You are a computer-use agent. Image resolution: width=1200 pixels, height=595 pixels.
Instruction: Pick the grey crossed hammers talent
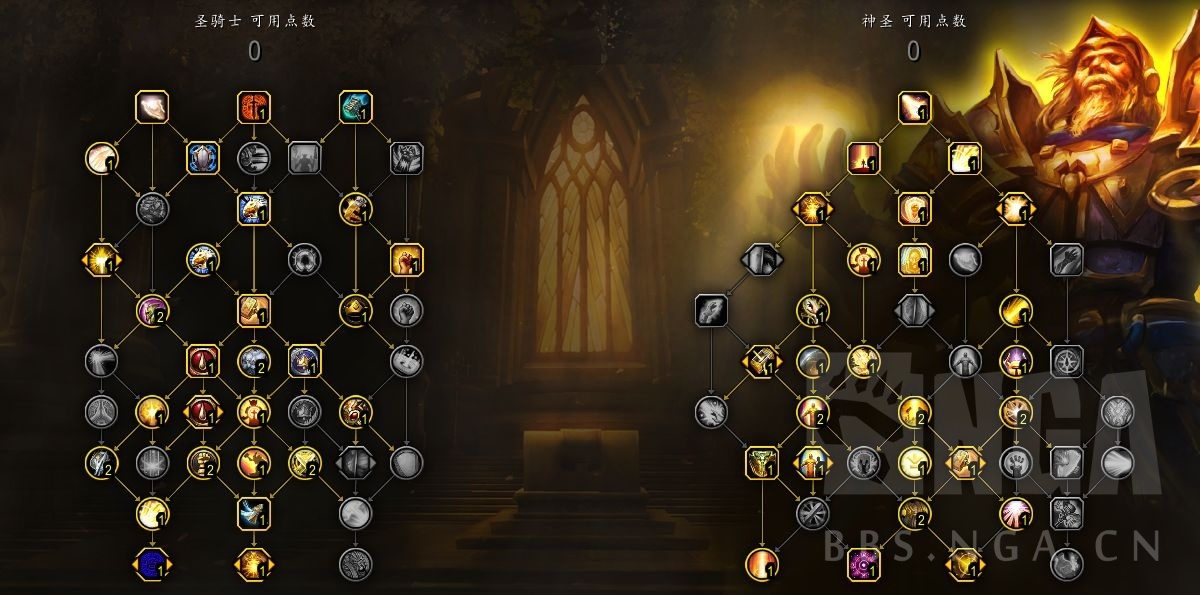1067,513
